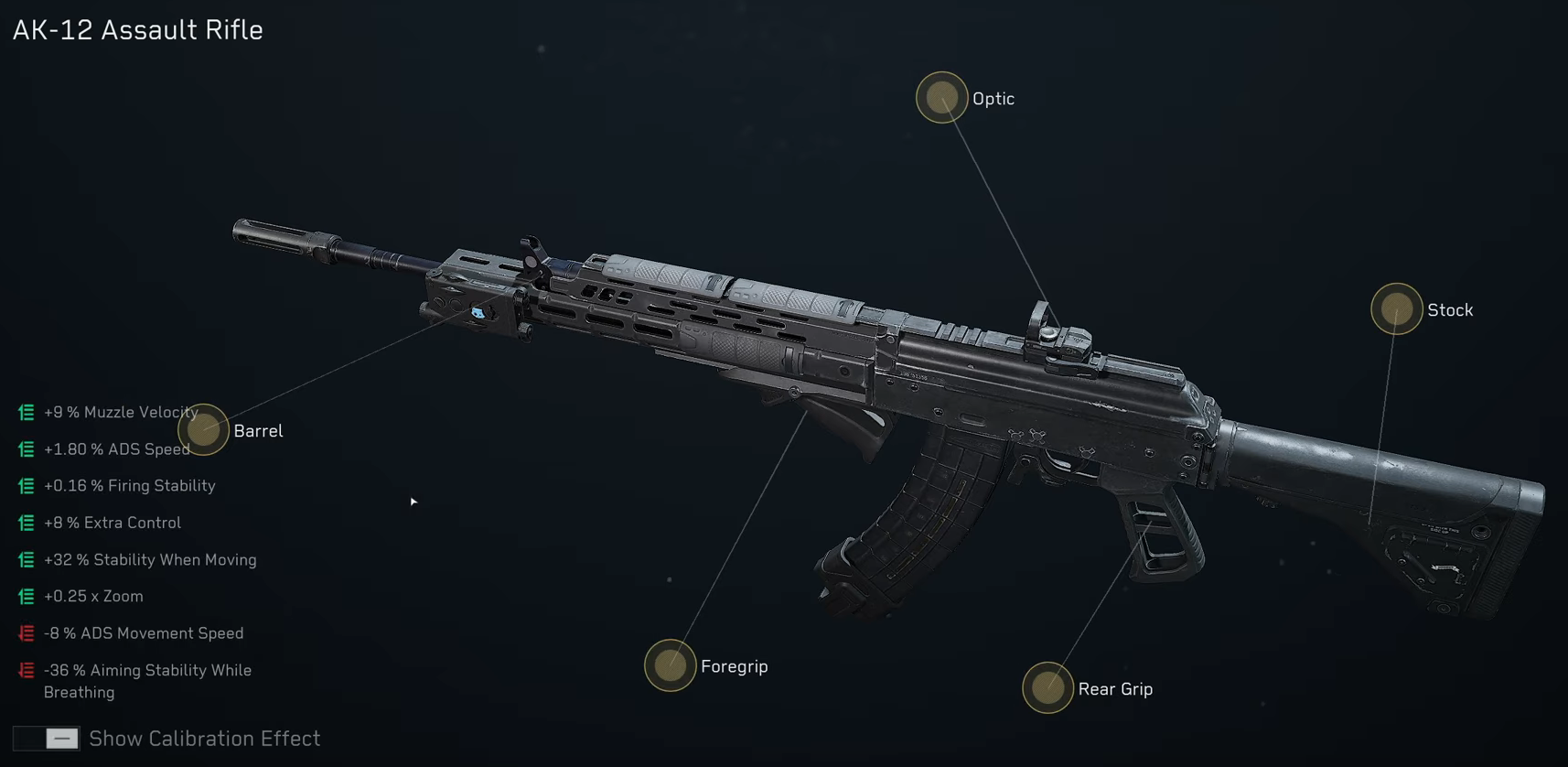Select the +0.25 x Zoom stat row
Viewport: 1568px width, 767px height.
coord(93,596)
